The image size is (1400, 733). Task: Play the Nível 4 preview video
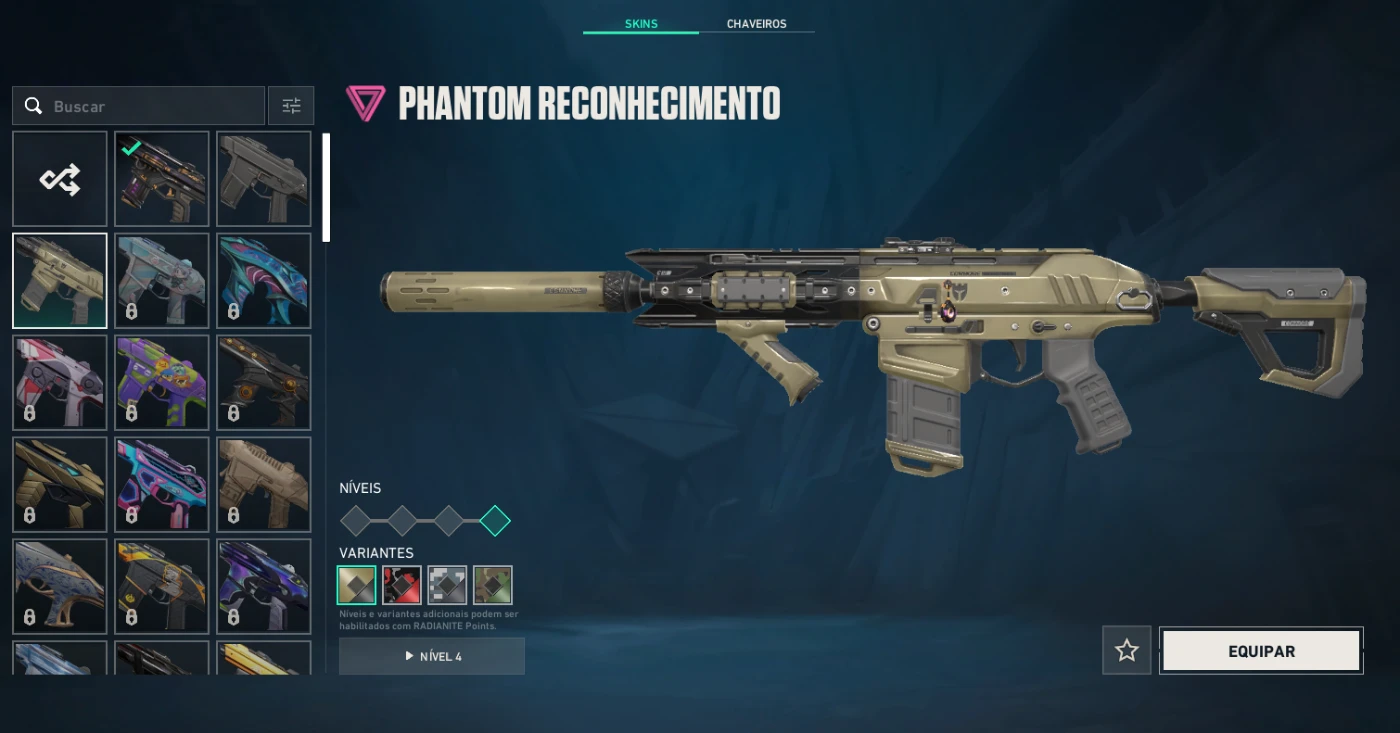[x=432, y=656]
